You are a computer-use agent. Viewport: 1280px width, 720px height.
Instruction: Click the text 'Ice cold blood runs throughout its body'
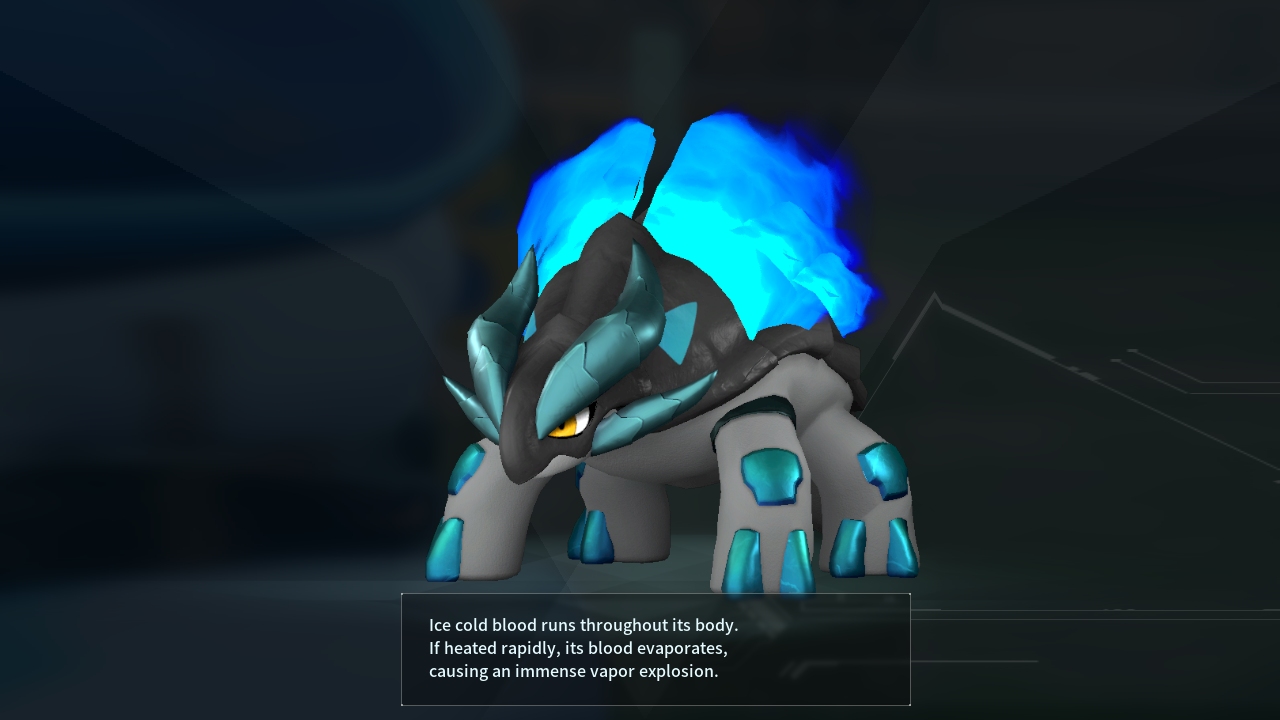pyautogui.click(x=582, y=625)
